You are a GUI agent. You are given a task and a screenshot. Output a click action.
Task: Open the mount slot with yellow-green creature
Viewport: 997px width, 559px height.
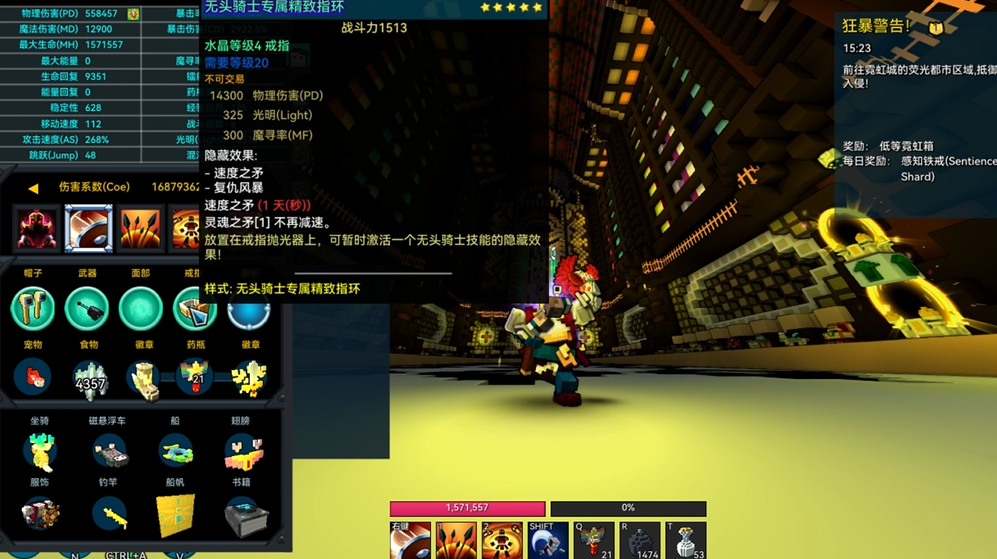(x=40, y=452)
